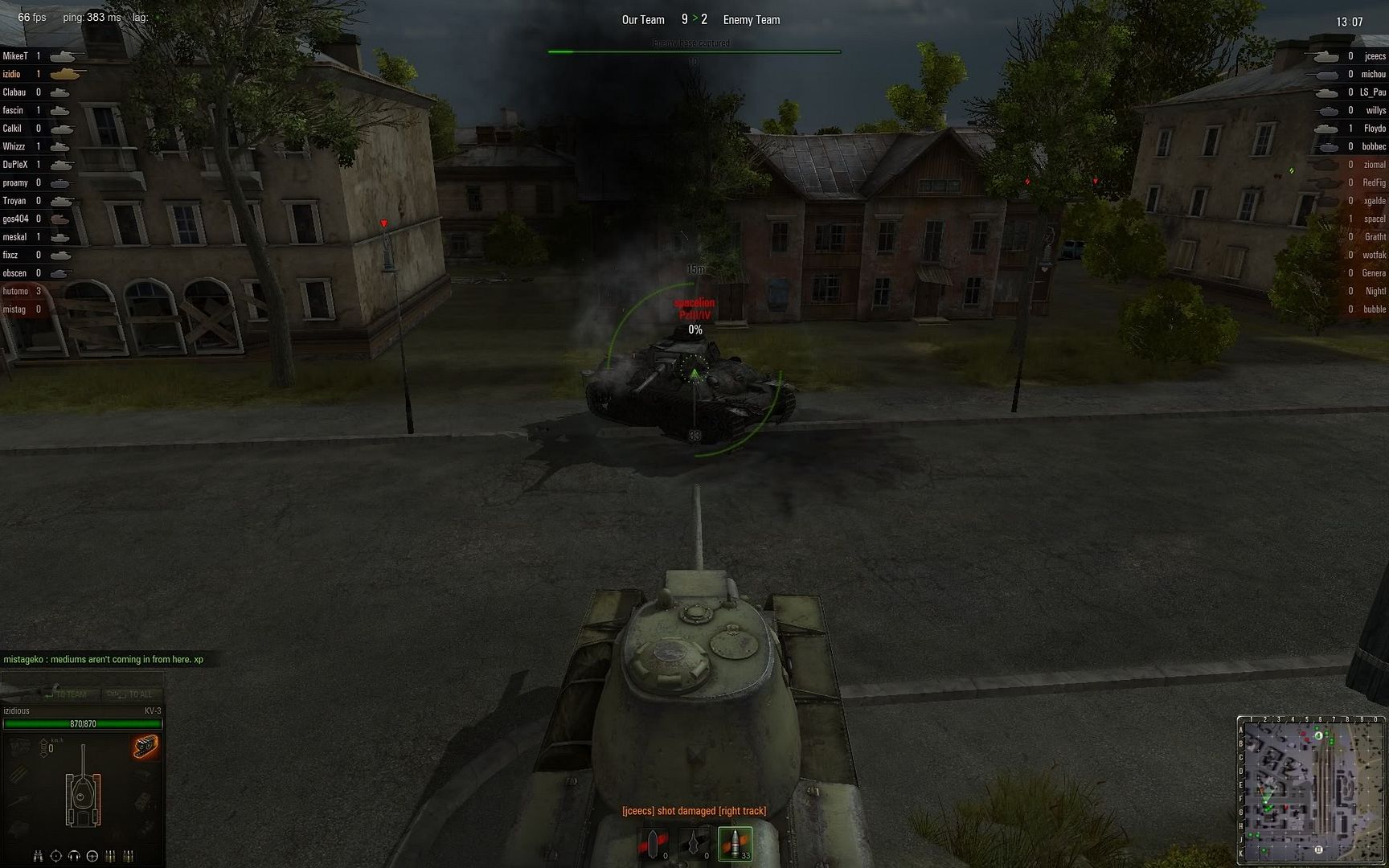Click the allied base marker on minimap
1389x868 pixels.
1319,850
